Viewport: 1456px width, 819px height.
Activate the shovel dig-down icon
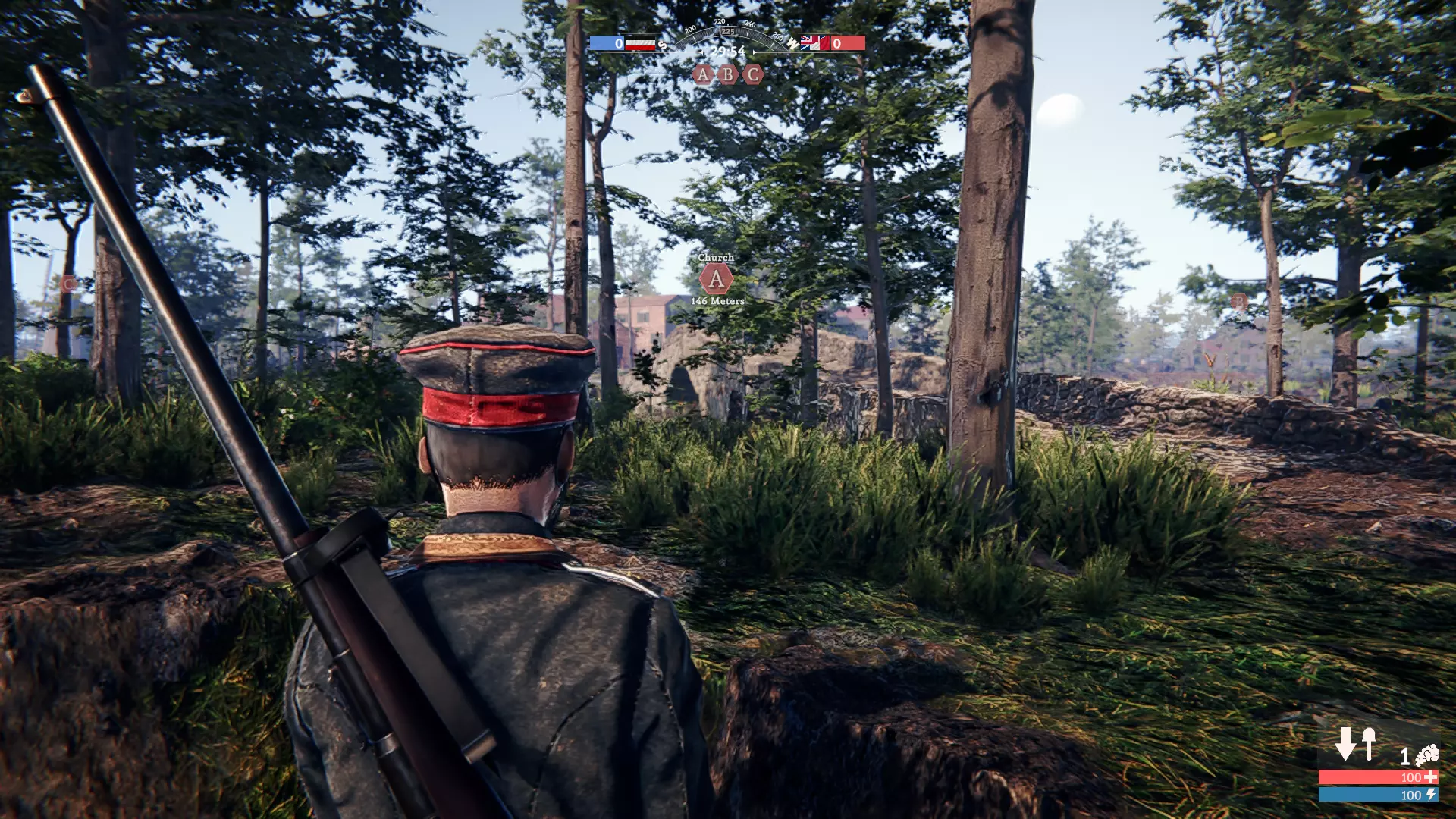point(1357,744)
